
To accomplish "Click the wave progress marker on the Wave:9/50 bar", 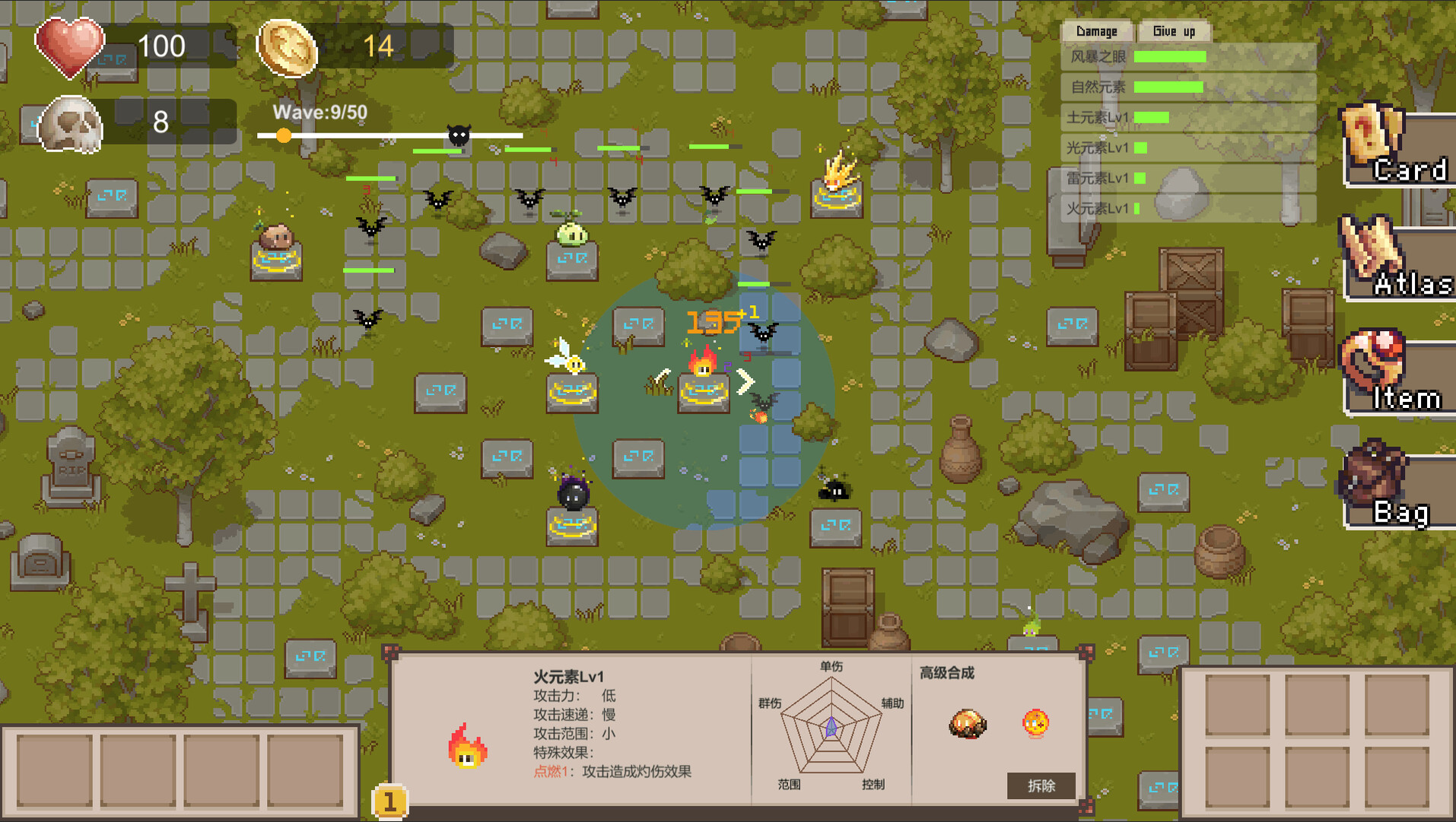I will point(285,135).
